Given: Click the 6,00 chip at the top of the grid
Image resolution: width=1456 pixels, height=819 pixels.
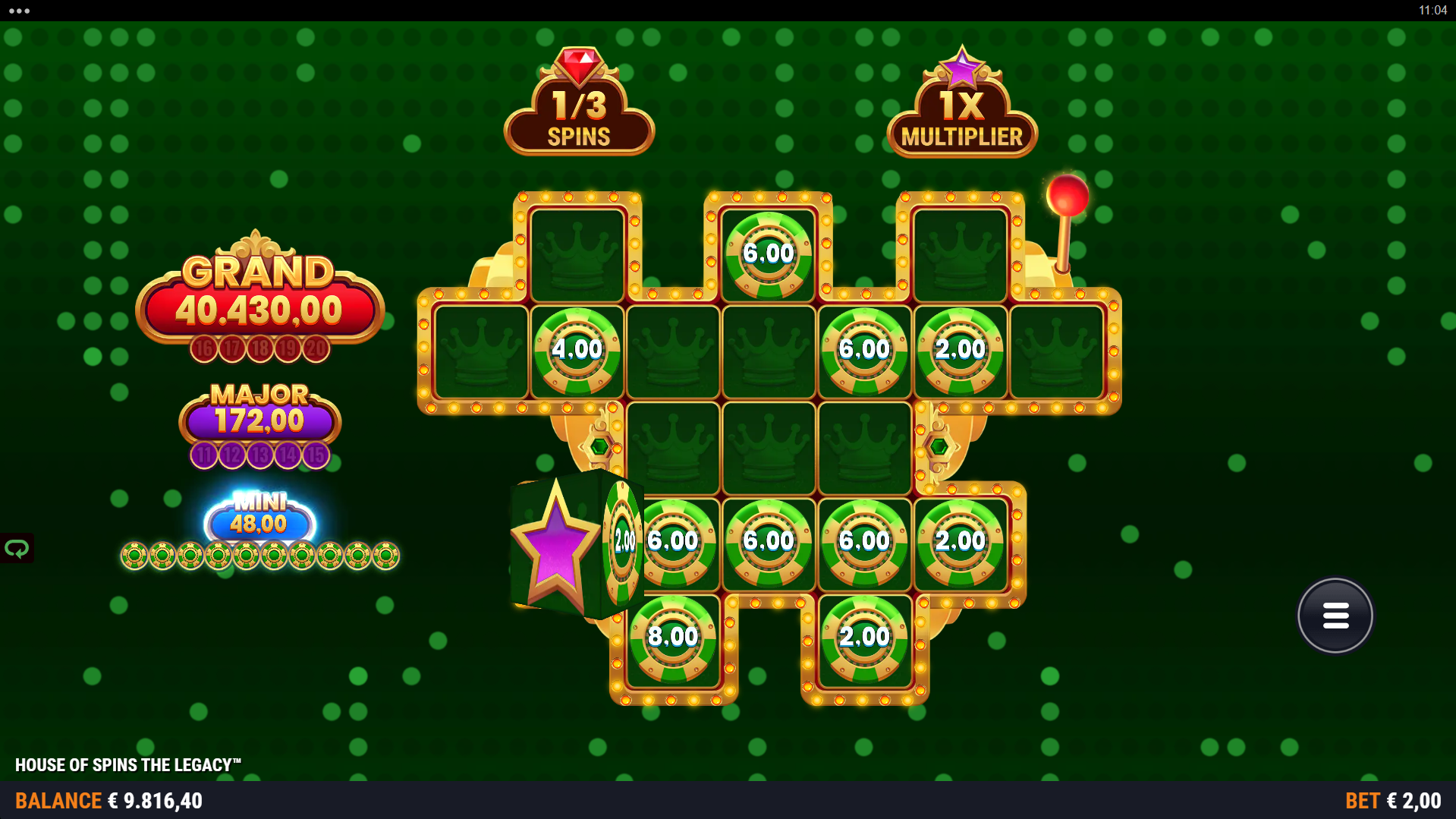Looking at the screenshot, I should (769, 254).
